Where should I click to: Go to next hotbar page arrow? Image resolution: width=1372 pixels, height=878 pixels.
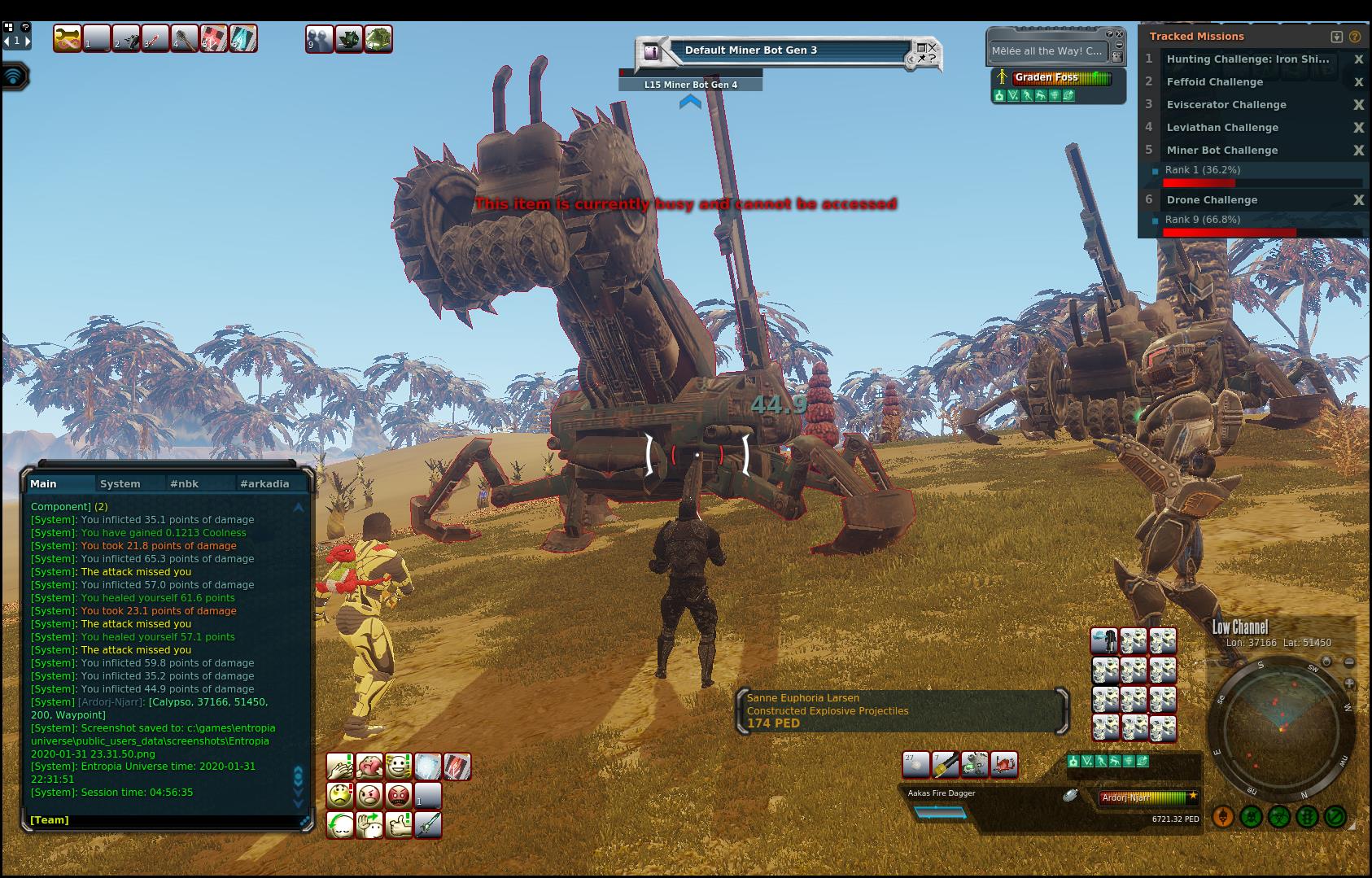[x=28, y=40]
